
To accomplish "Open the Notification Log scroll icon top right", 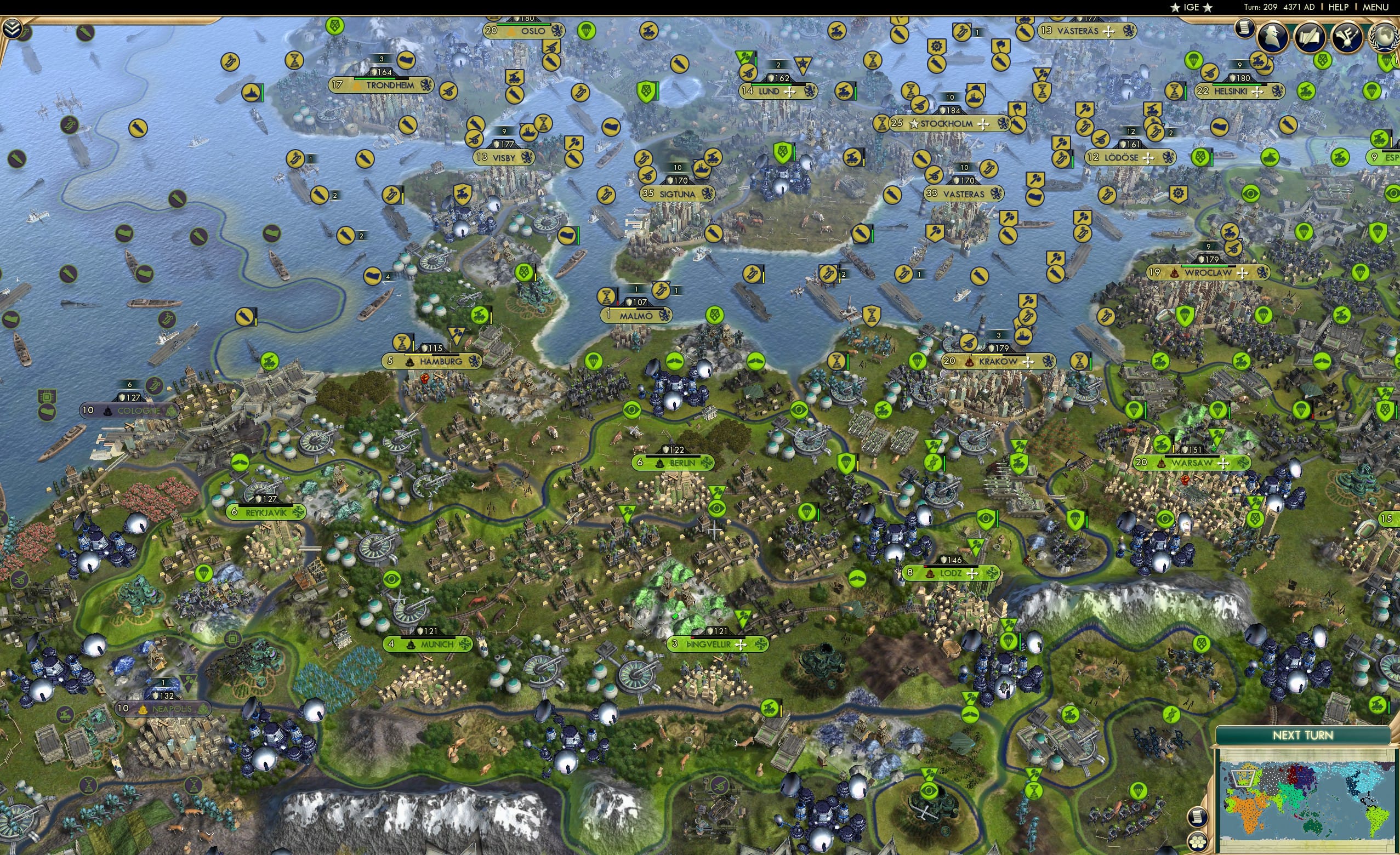I will point(1245,28).
